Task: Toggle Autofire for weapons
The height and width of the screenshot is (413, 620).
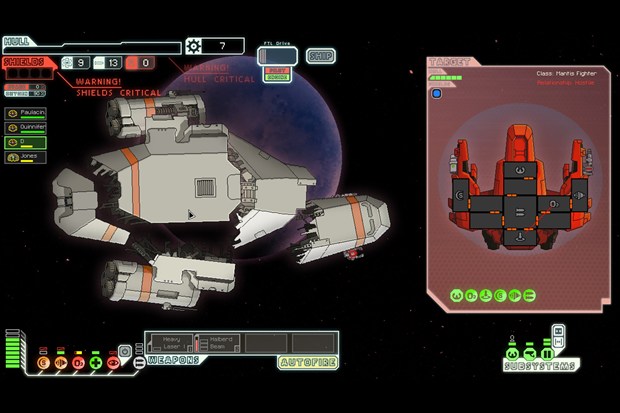Action: coord(307,361)
